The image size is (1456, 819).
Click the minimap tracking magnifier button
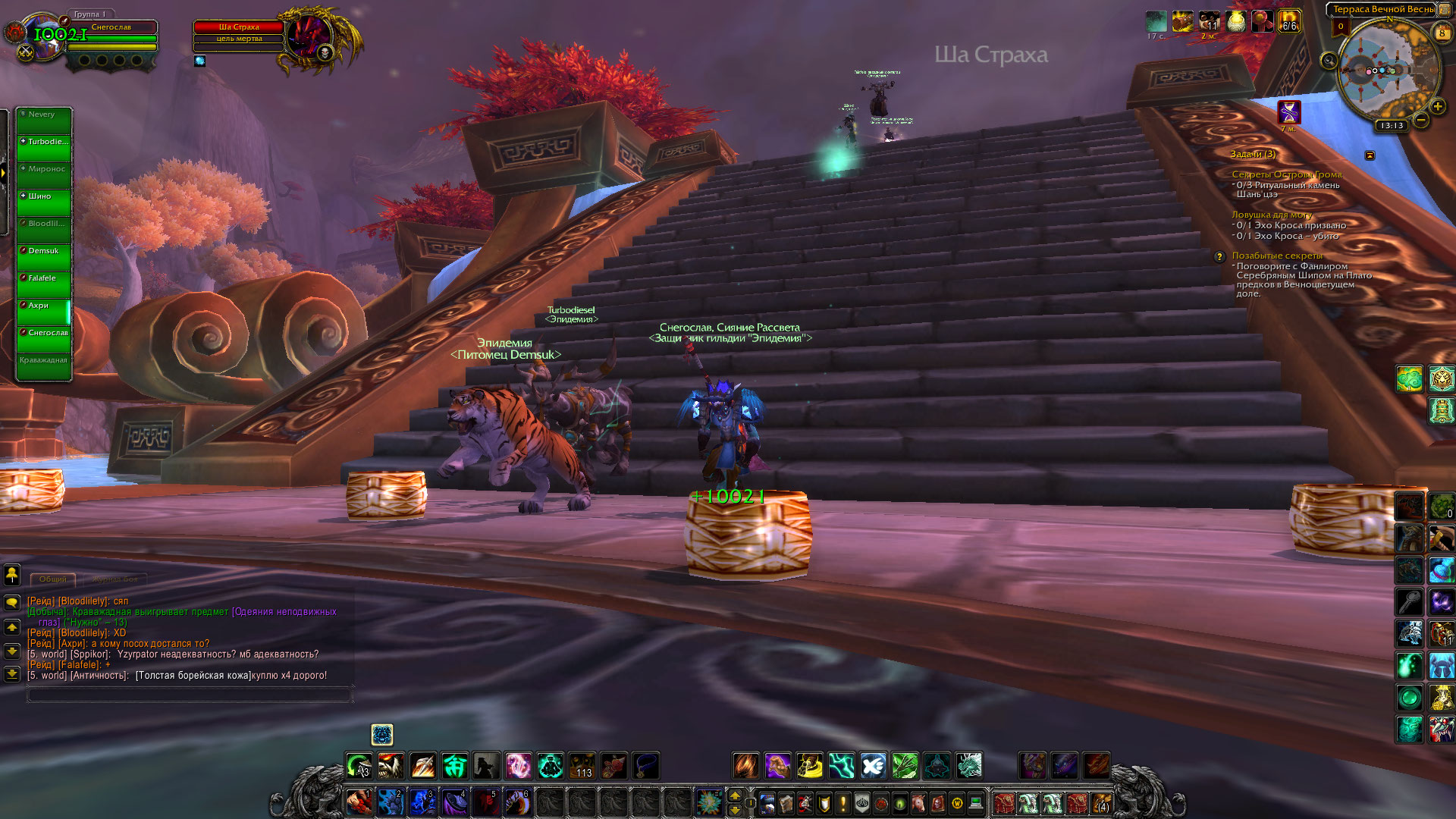[1329, 61]
